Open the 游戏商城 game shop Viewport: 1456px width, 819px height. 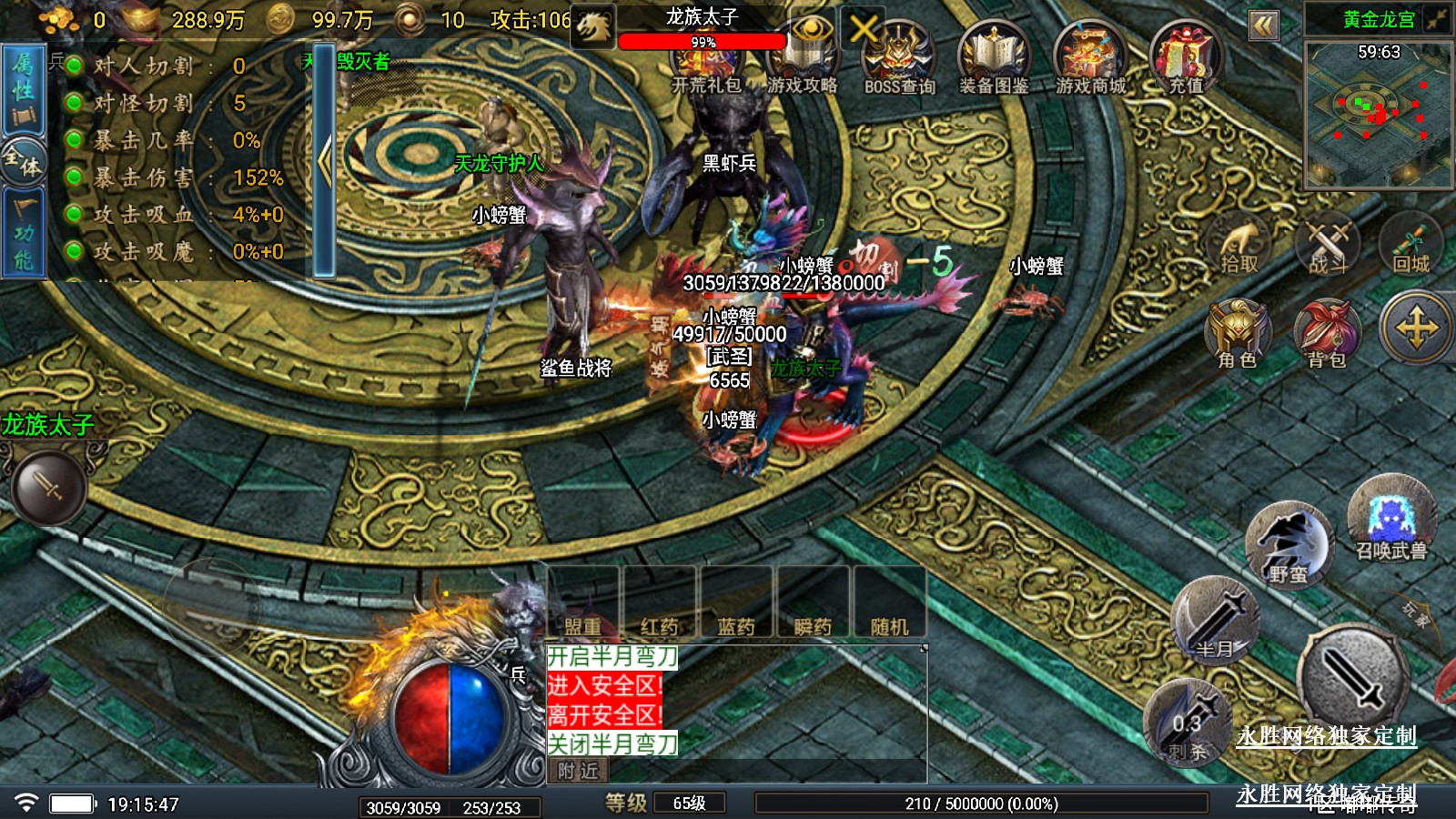click(1090, 58)
